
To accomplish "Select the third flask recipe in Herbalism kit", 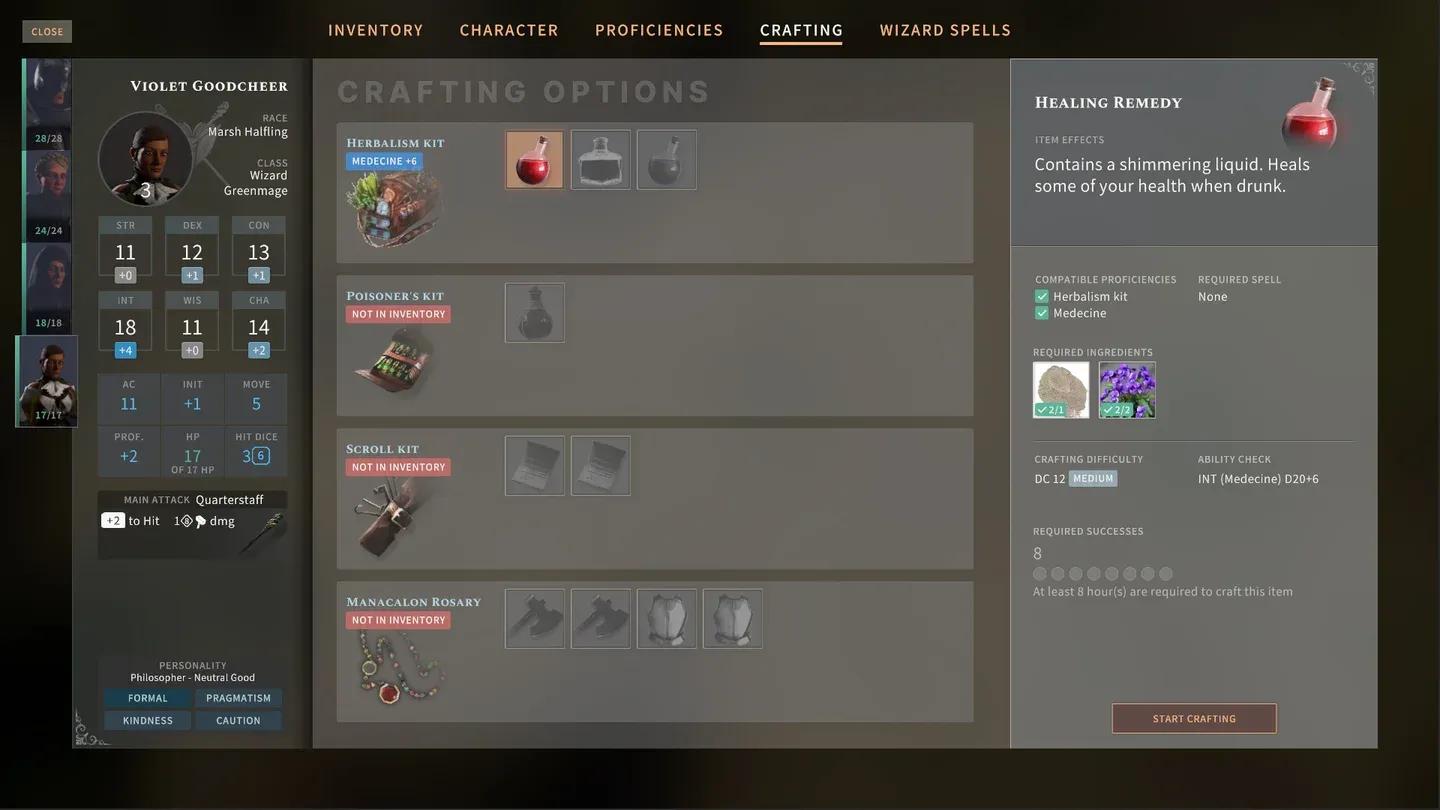I will tap(666, 160).
